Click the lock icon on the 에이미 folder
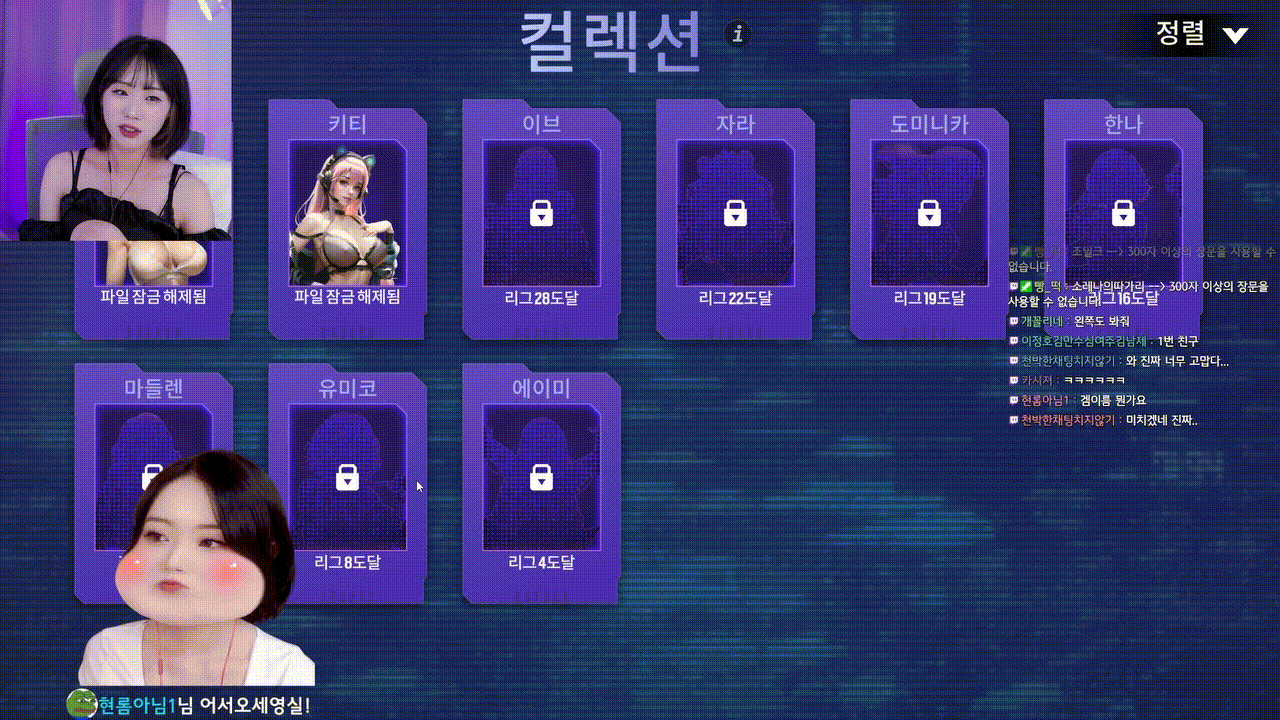 [541, 479]
